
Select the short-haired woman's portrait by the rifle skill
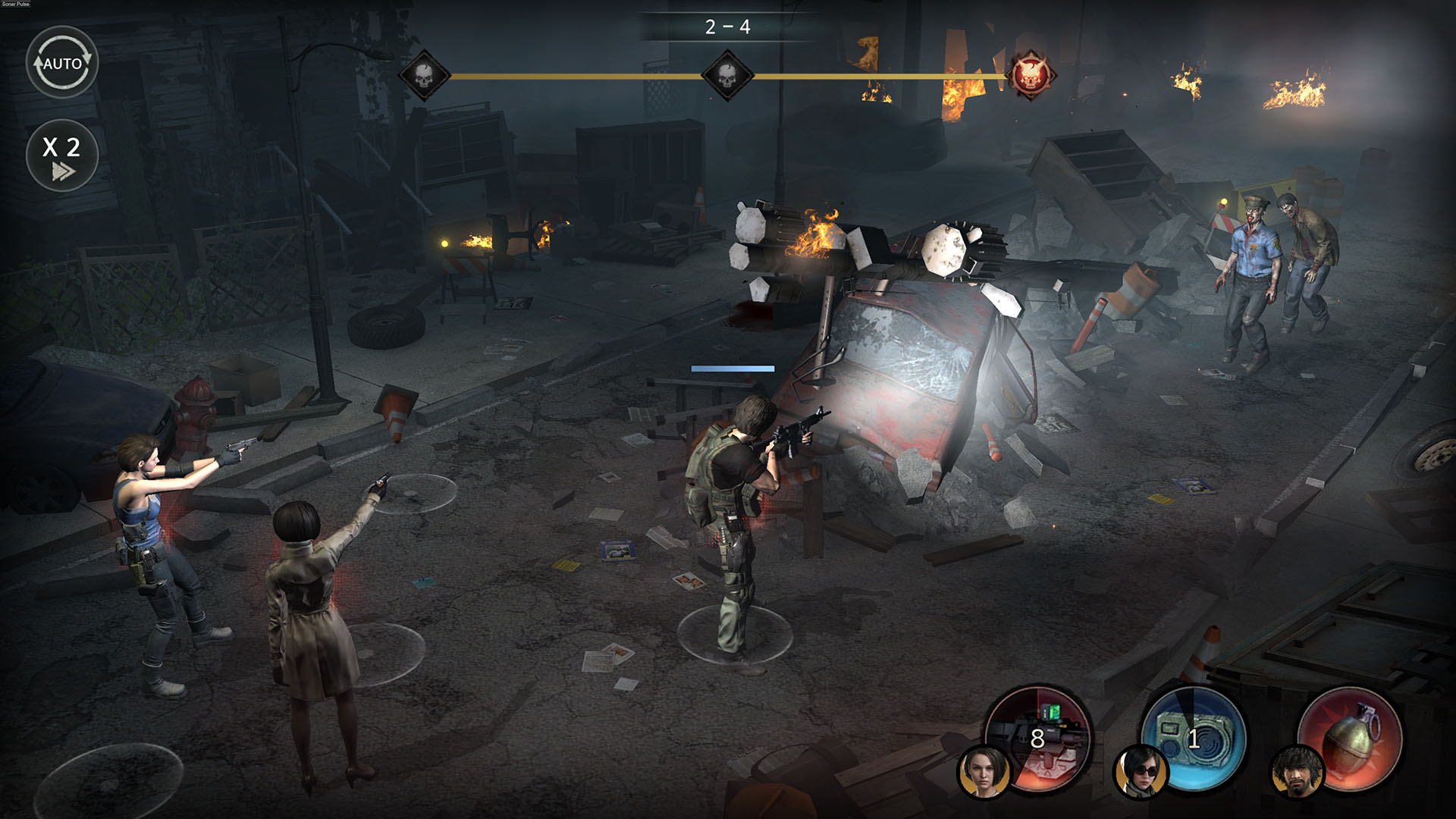[984, 772]
